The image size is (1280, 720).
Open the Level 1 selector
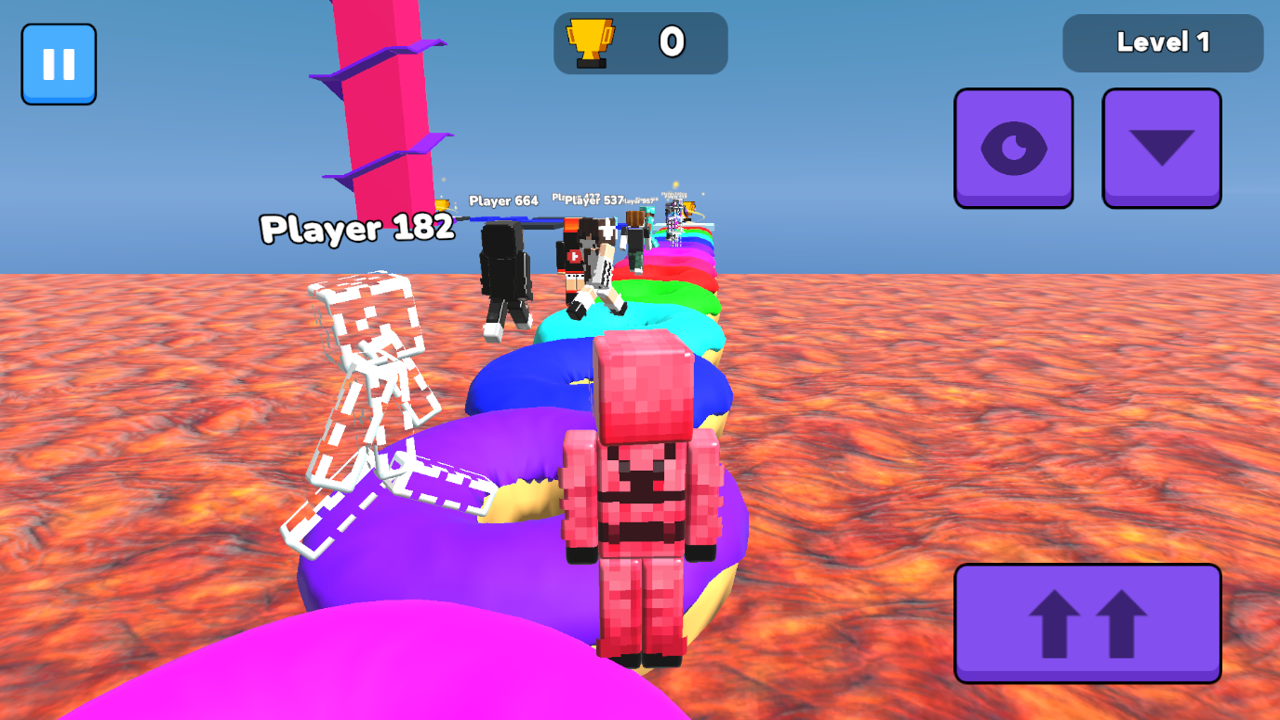click(x=1161, y=42)
